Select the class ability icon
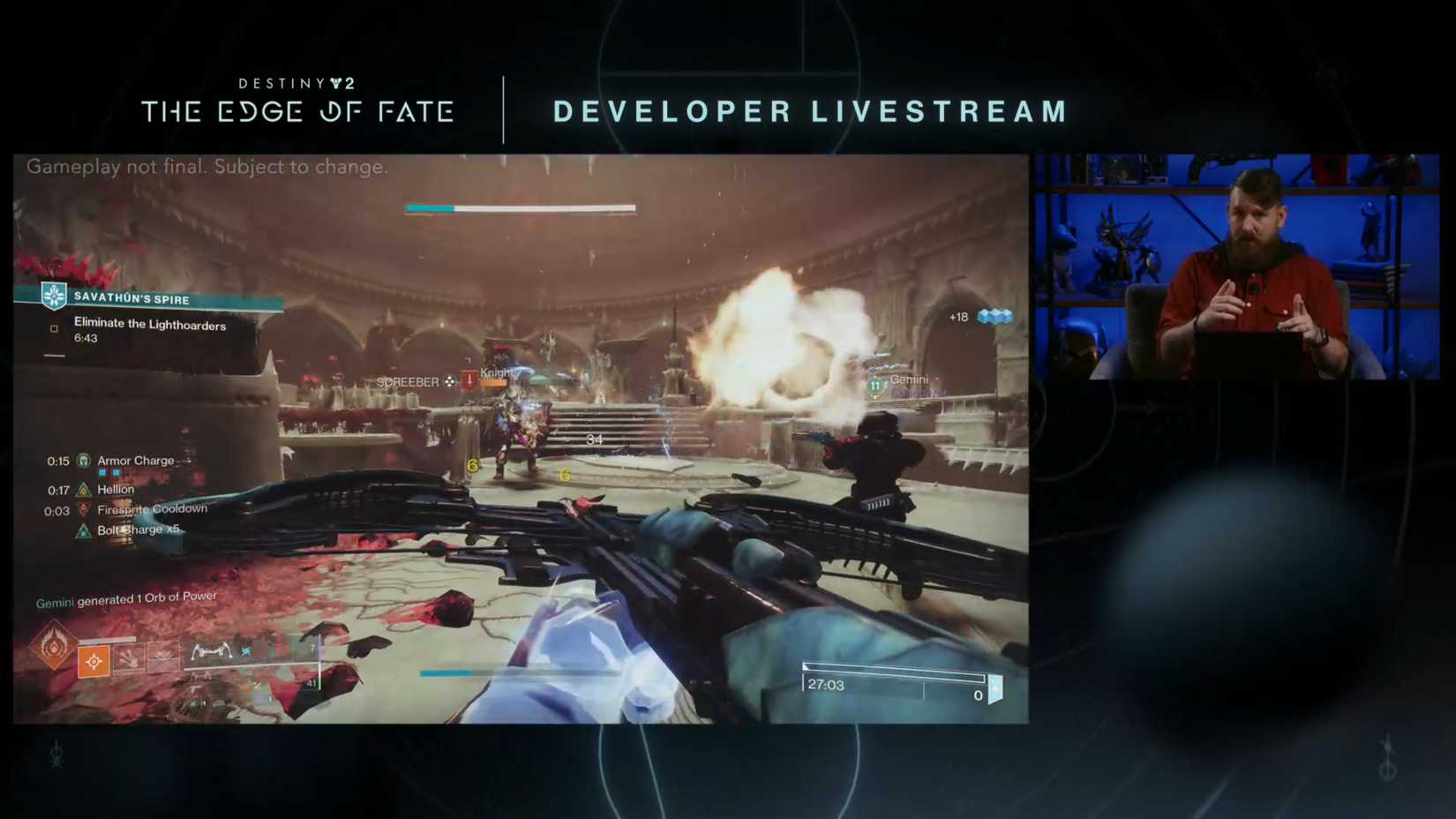1456x819 pixels. 163,658
